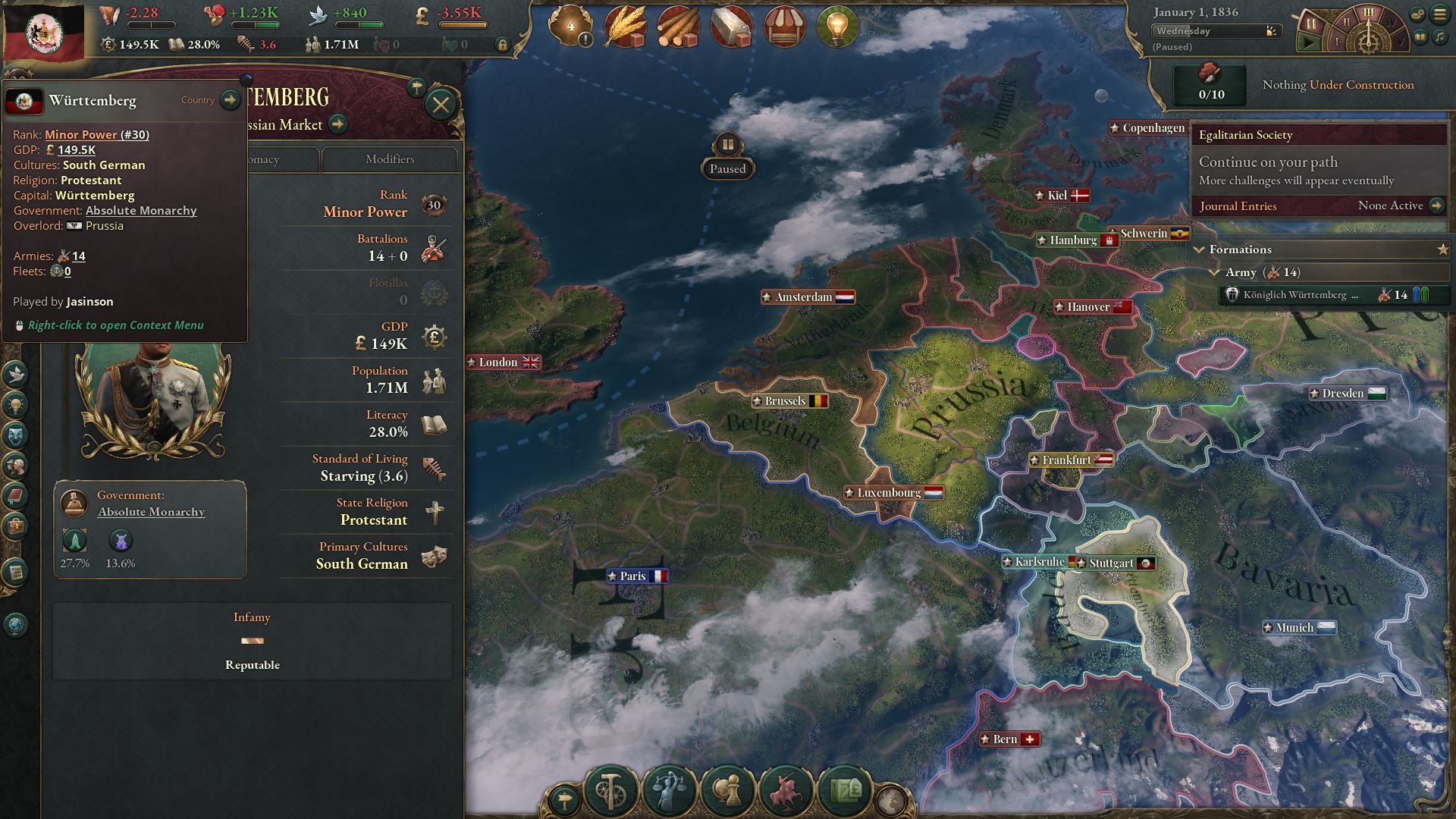Open the Trade lens showing priced goods
The height and width of the screenshot is (819, 1456).
845,789
